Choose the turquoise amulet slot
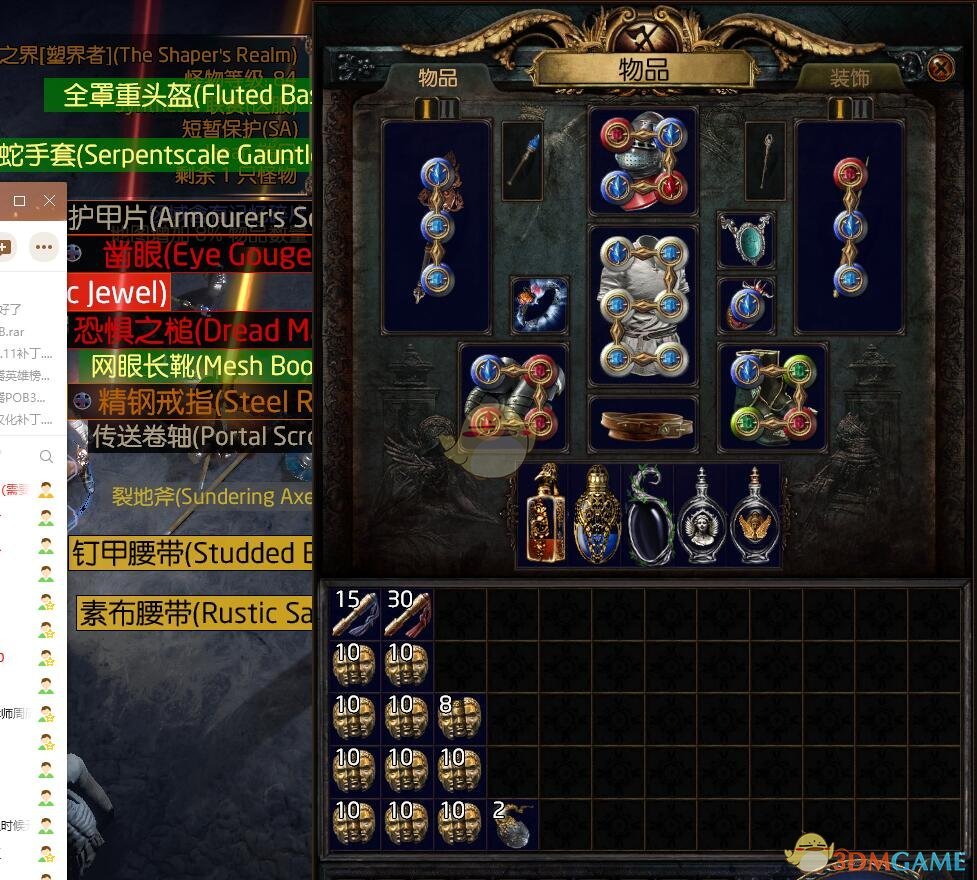Screen dimensions: 977x880 (x=746, y=240)
